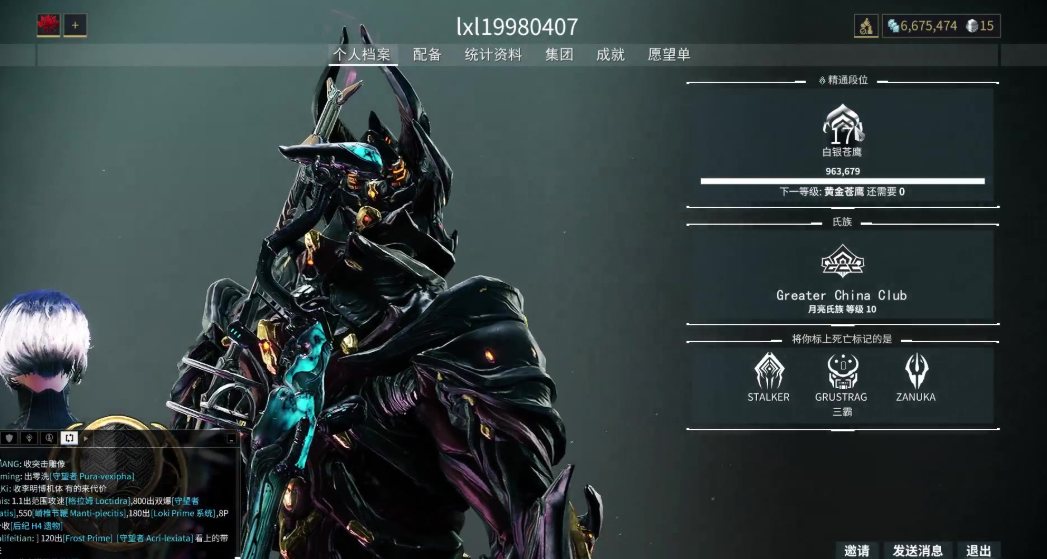The height and width of the screenshot is (559, 1047).
Task: Open the 愿望单 tab
Action: [669, 55]
